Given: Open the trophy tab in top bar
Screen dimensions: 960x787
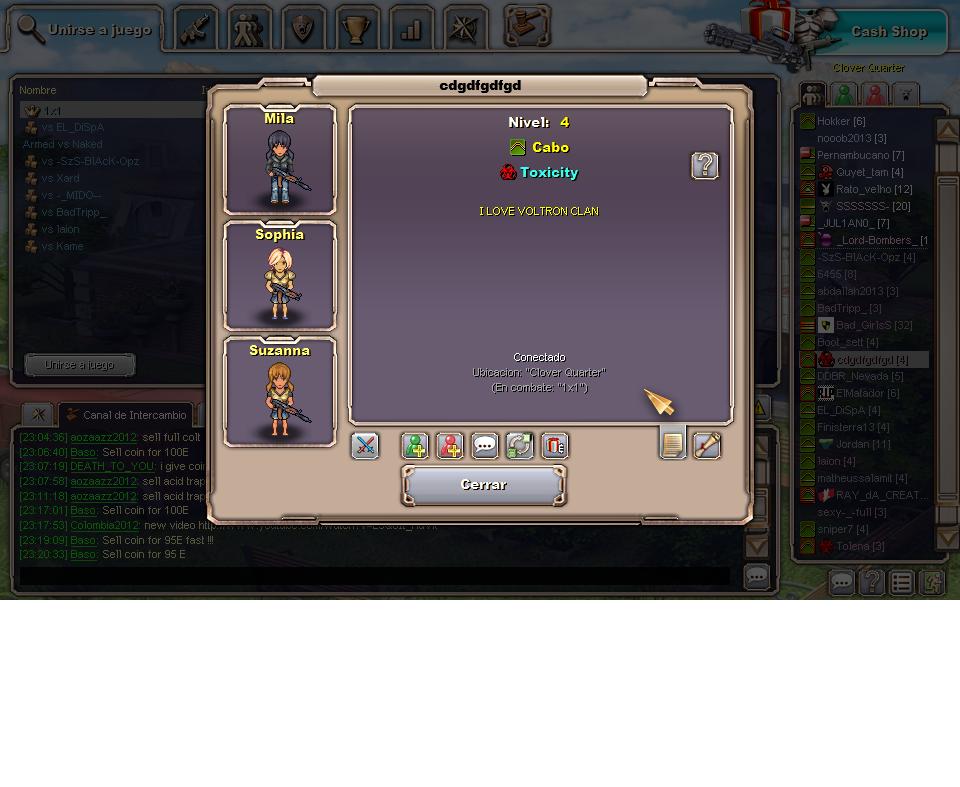Looking at the screenshot, I should [x=357, y=30].
